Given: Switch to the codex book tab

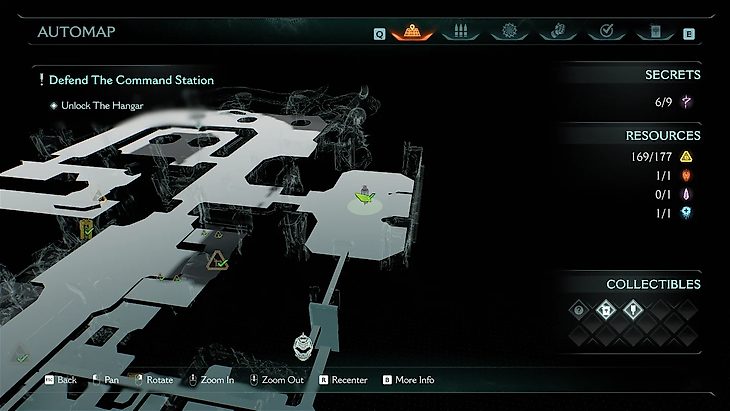Looking at the screenshot, I should point(655,32).
